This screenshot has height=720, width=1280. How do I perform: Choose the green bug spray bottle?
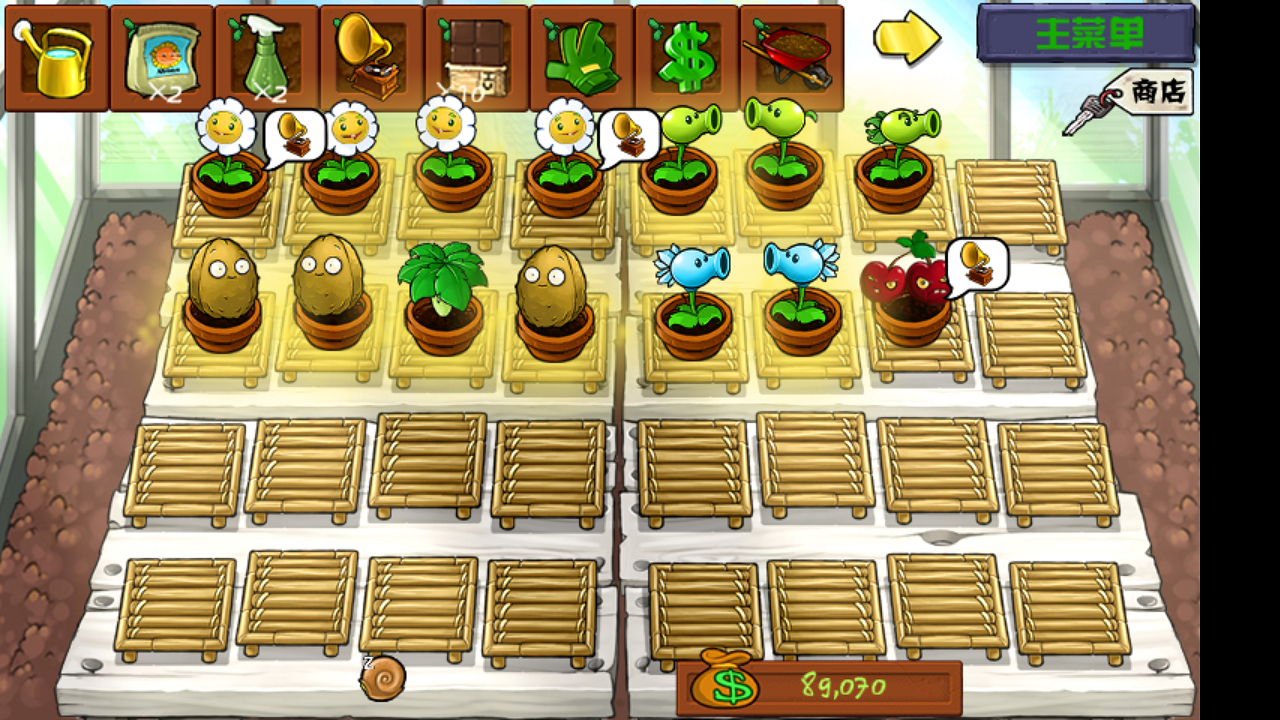point(267,57)
